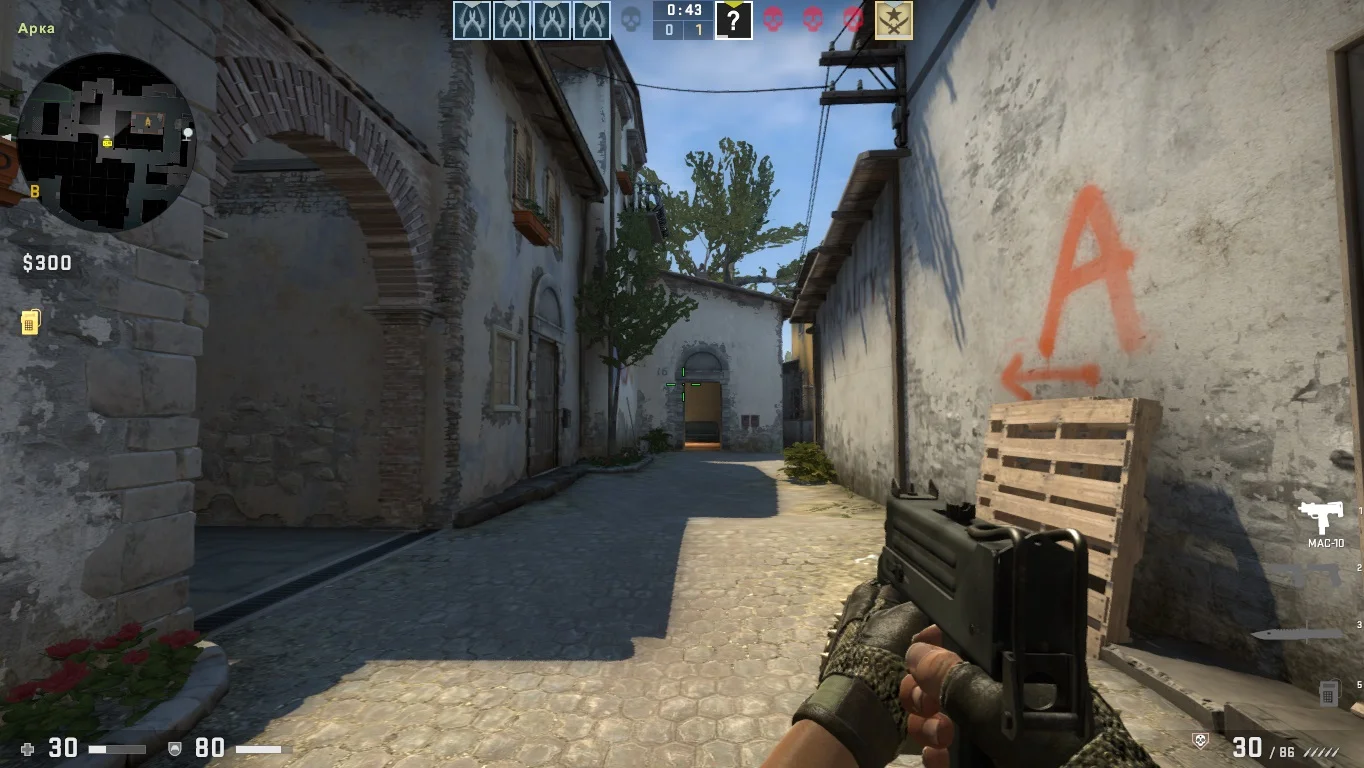Switch to the pistol weapon slot
The height and width of the screenshot is (768, 1364).
[1313, 575]
